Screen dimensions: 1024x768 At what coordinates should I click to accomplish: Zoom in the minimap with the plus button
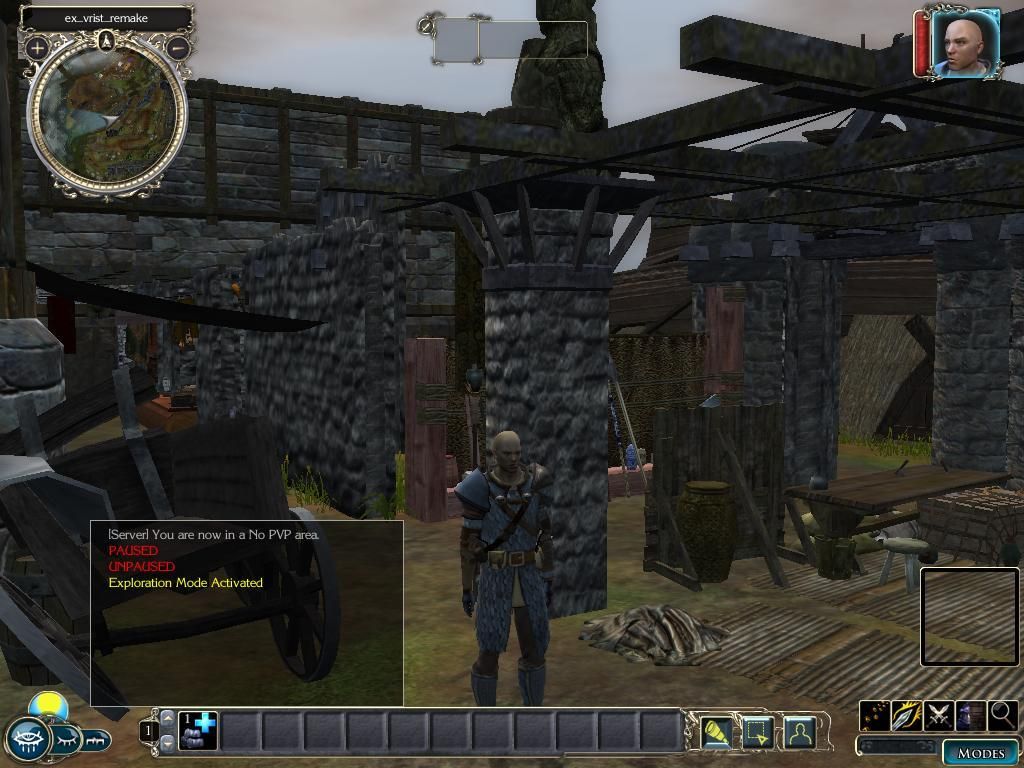click(x=38, y=47)
